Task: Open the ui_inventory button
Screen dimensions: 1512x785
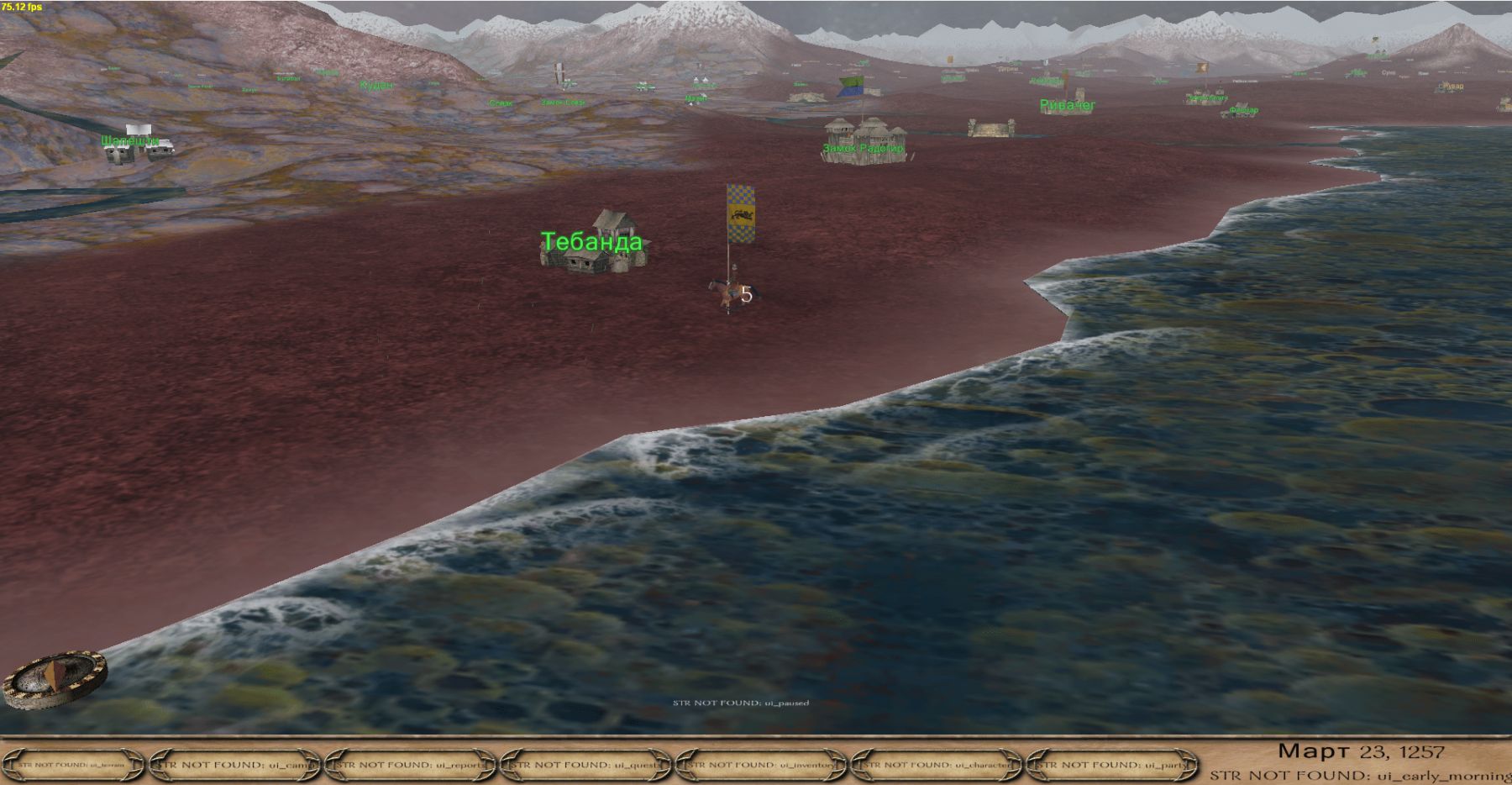Action: click(x=763, y=765)
